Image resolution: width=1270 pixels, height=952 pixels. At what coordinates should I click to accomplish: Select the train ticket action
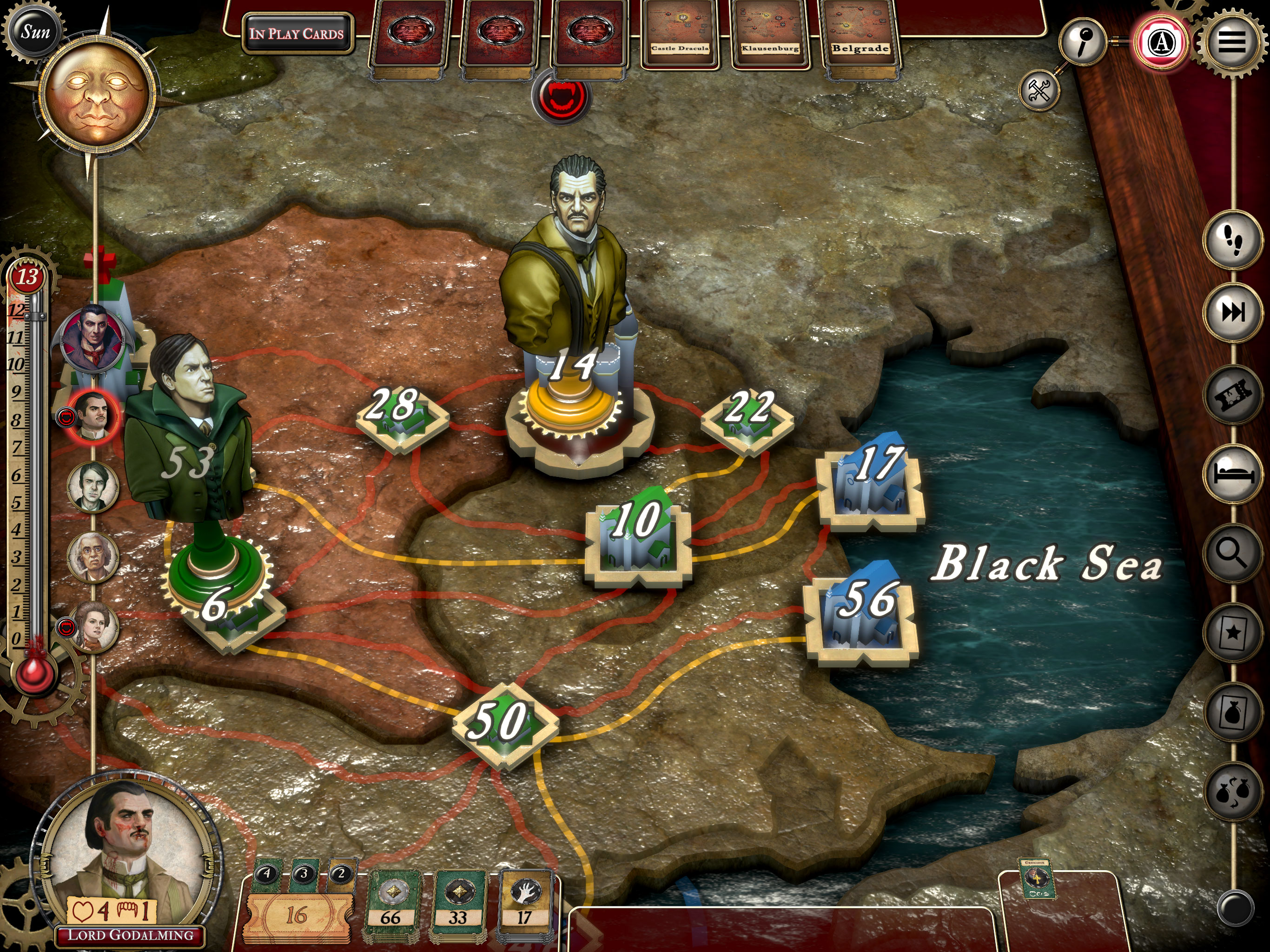click(1233, 394)
